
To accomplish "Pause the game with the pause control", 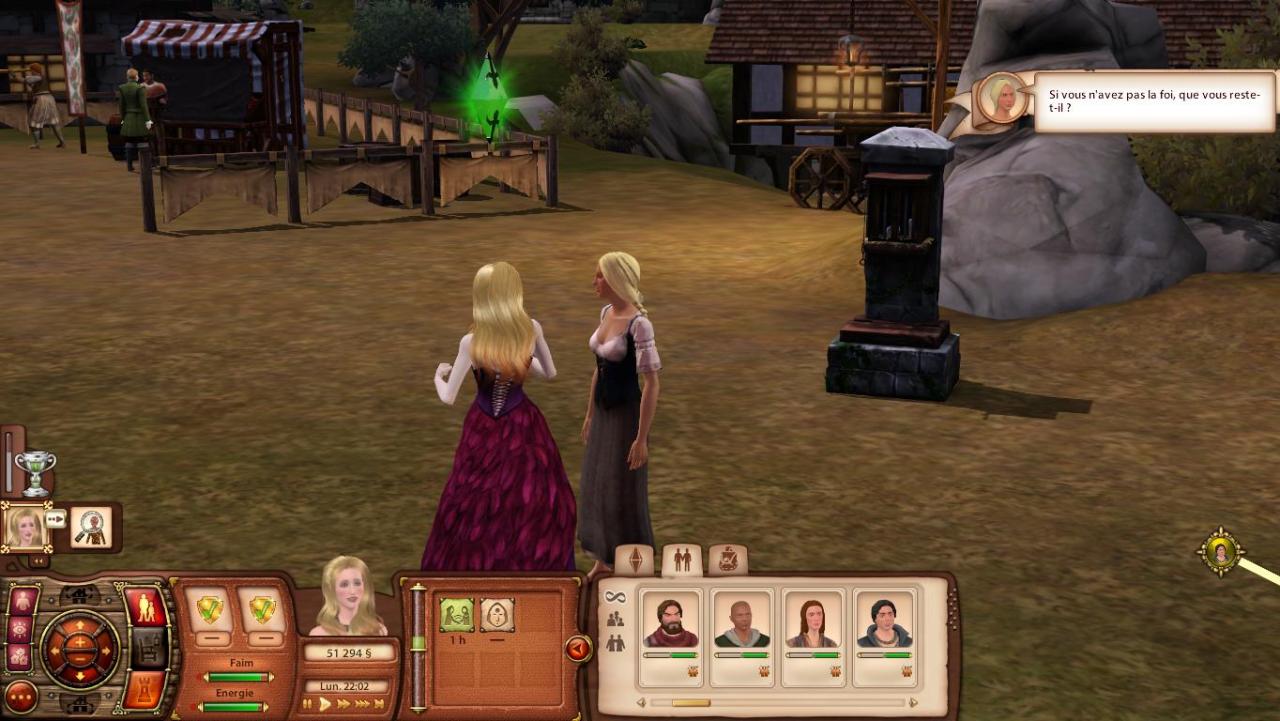I will point(308,704).
